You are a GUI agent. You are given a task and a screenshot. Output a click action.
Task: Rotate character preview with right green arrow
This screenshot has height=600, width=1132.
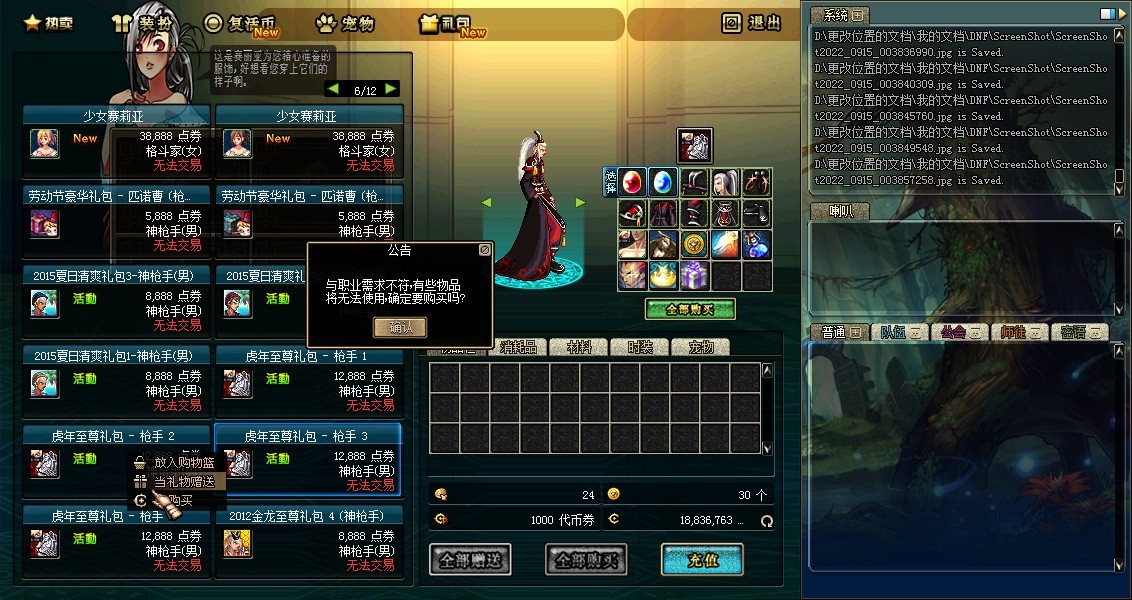tap(580, 202)
